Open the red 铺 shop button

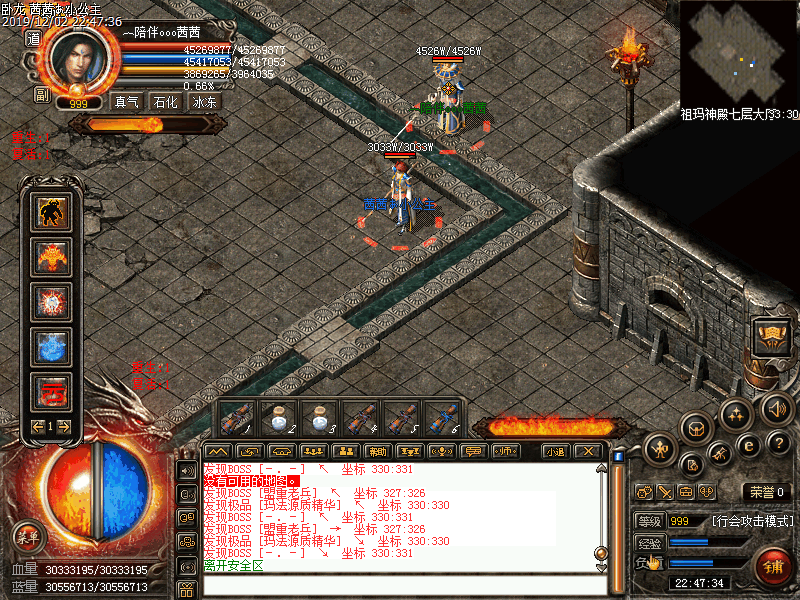click(772, 568)
